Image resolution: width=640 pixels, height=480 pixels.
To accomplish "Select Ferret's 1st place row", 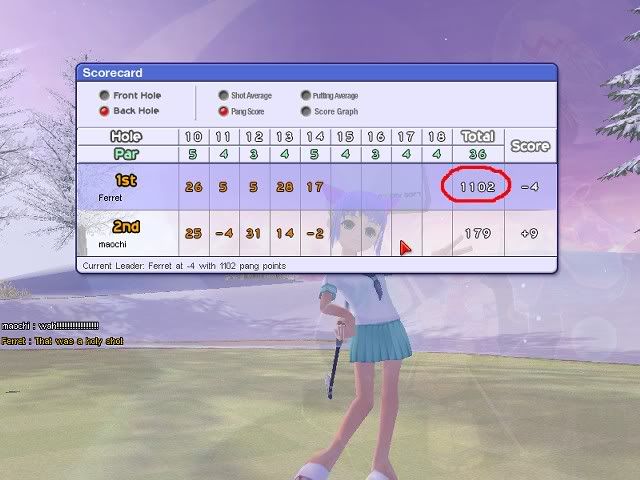I will [127, 187].
